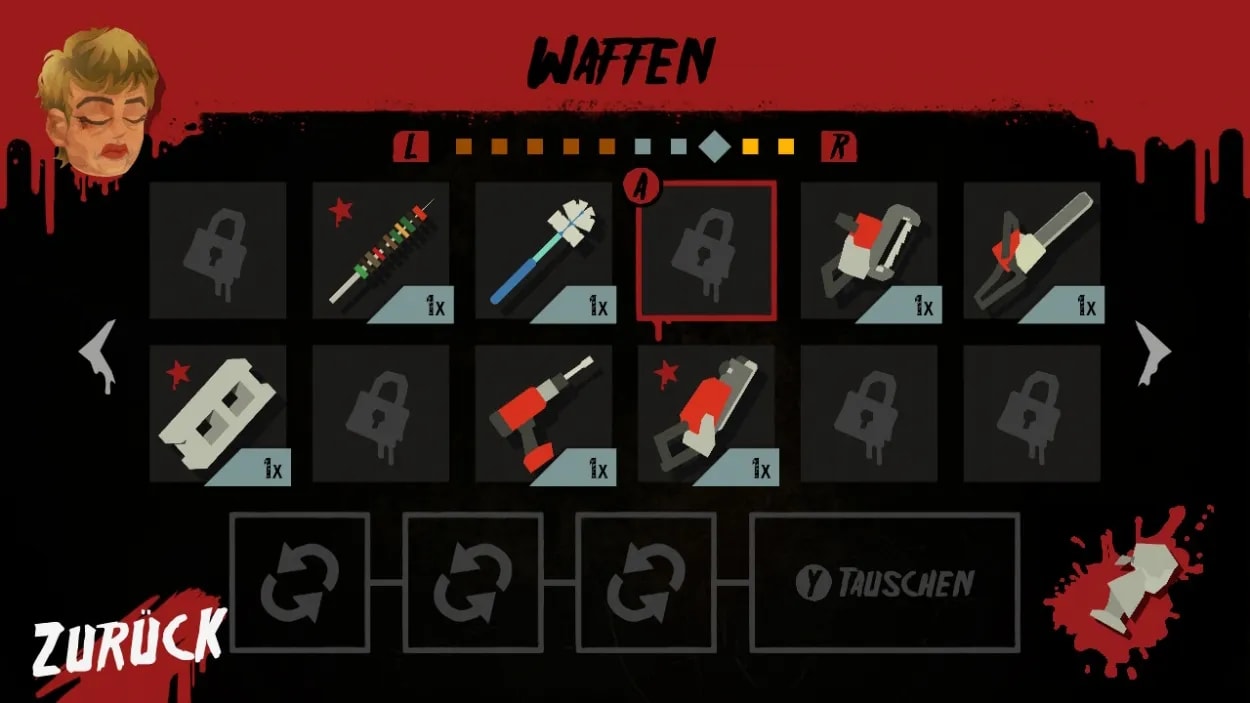The width and height of the screenshot is (1250, 703).
Task: Show the next weapon page with right arrow
Action: (x=1152, y=352)
